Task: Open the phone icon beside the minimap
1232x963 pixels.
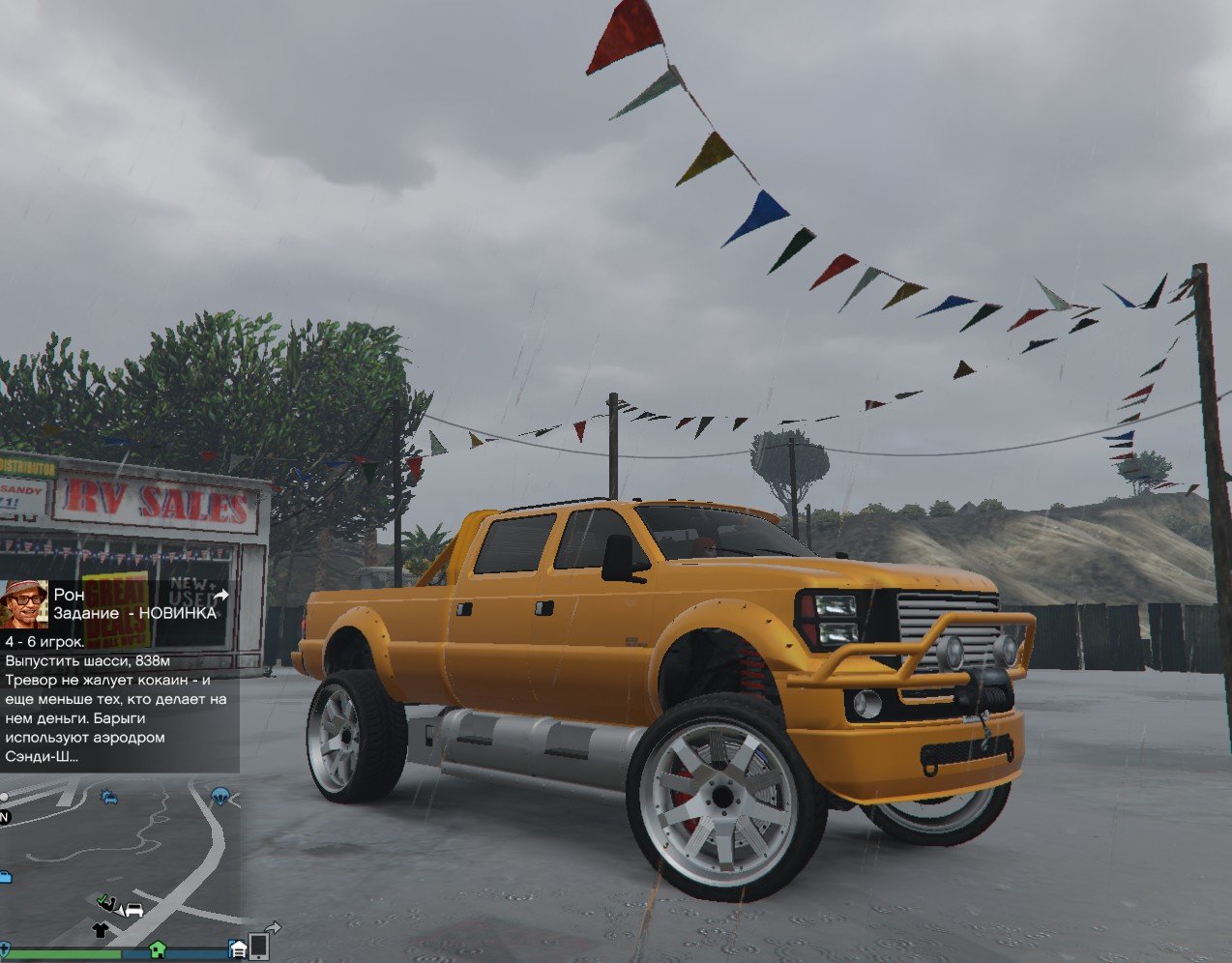Action: pyautogui.click(x=259, y=945)
